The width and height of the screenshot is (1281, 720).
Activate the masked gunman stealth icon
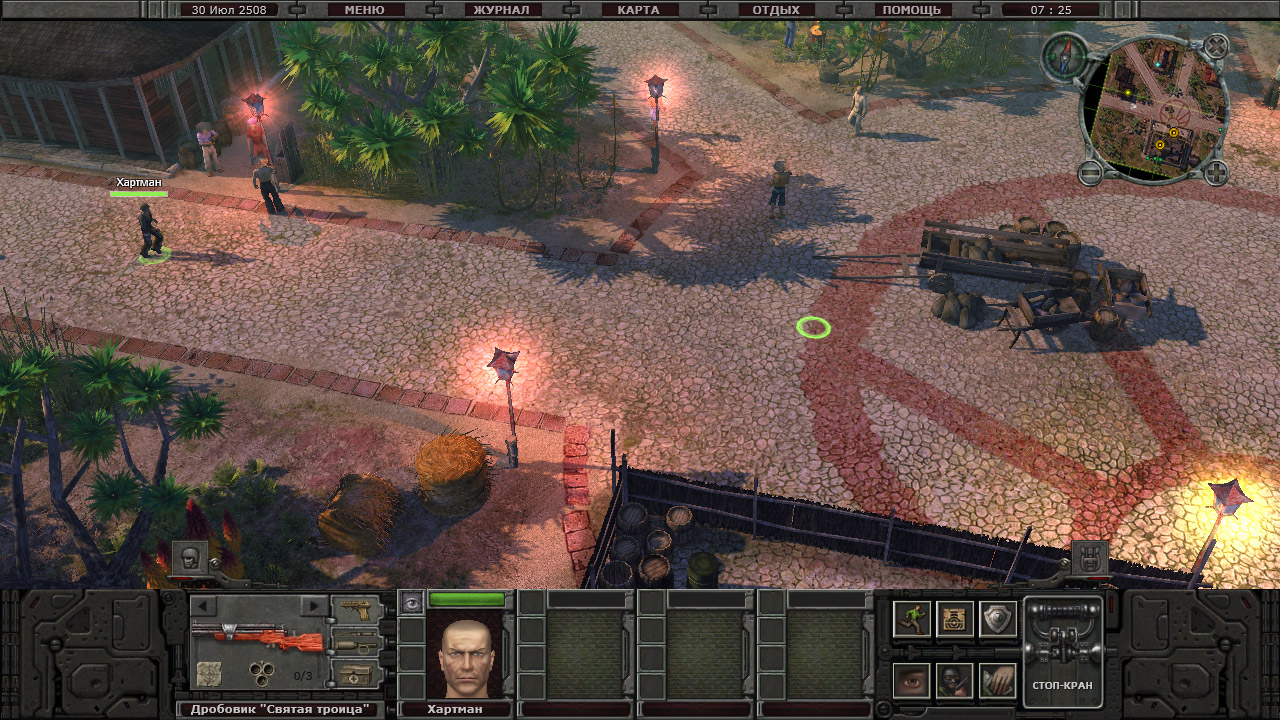pyautogui.click(x=954, y=681)
